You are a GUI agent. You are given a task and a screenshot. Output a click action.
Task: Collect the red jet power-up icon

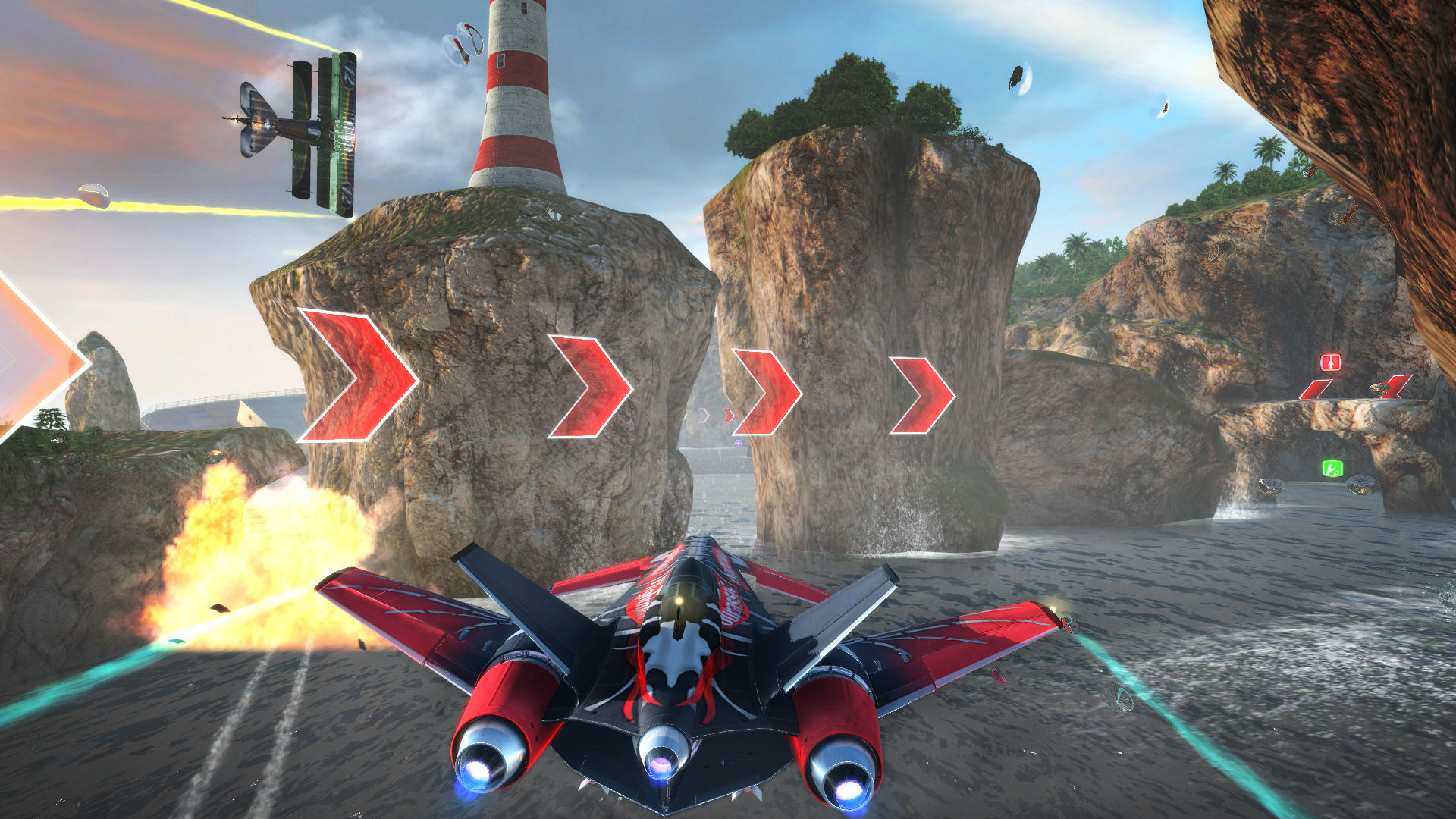click(x=1330, y=361)
